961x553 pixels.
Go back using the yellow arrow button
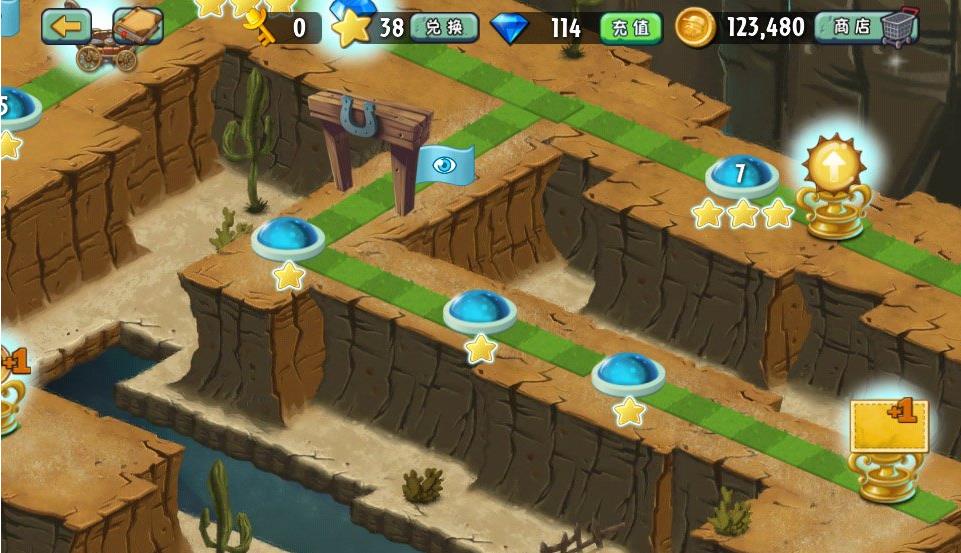coord(66,26)
